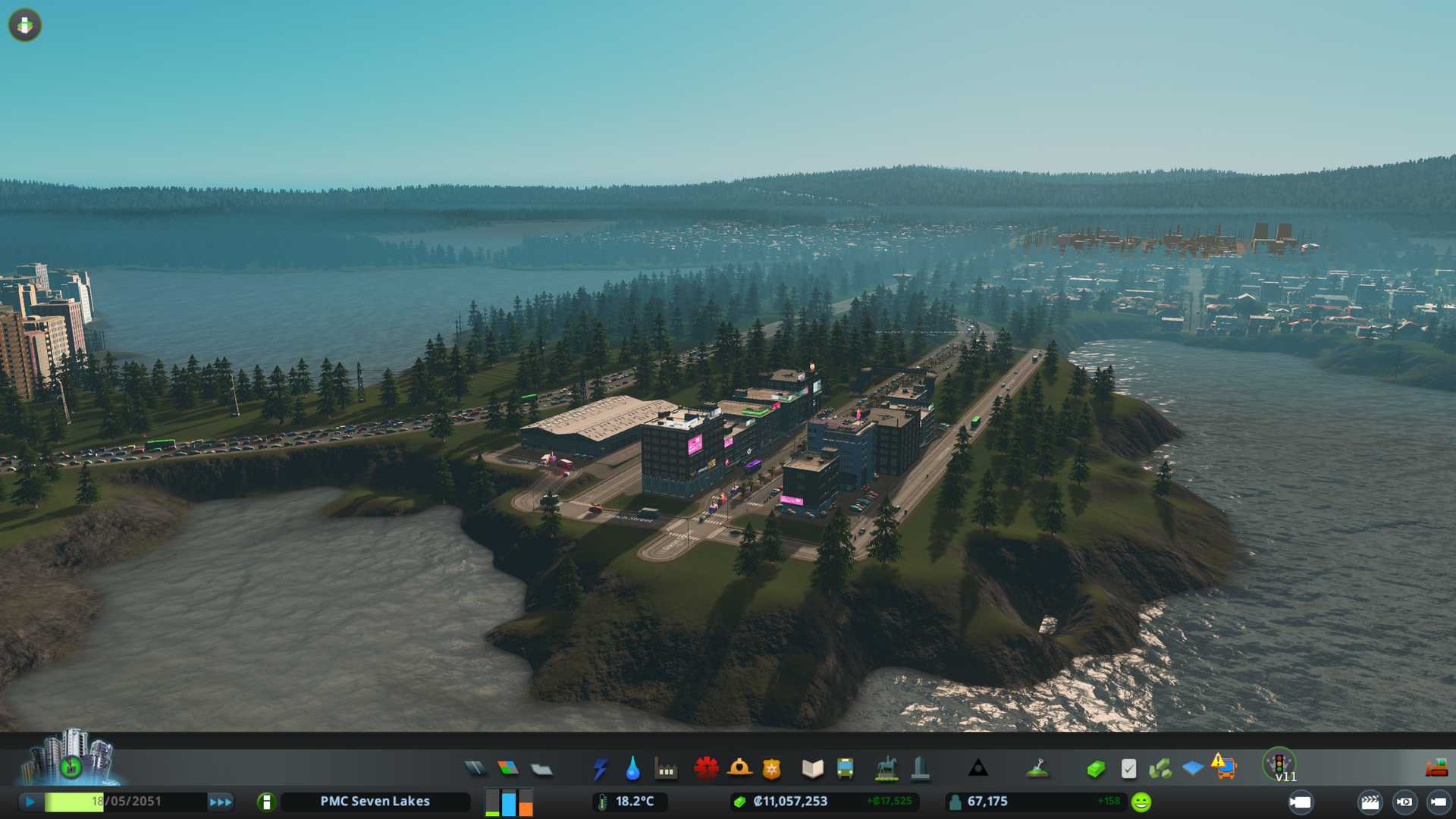
Task: Select the red Healthcare services icon
Action: coord(706,768)
